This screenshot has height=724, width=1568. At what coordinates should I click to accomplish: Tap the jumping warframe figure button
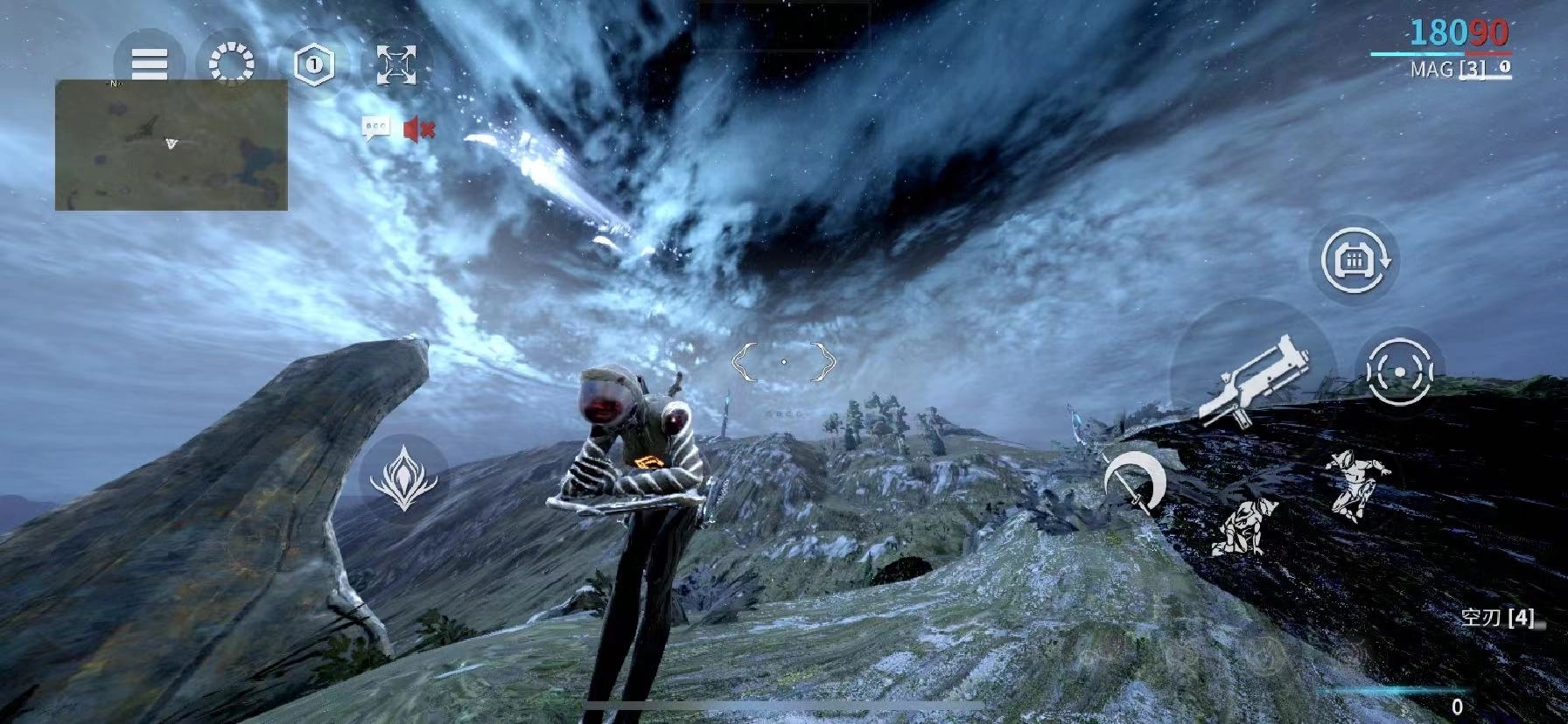pos(1347,484)
